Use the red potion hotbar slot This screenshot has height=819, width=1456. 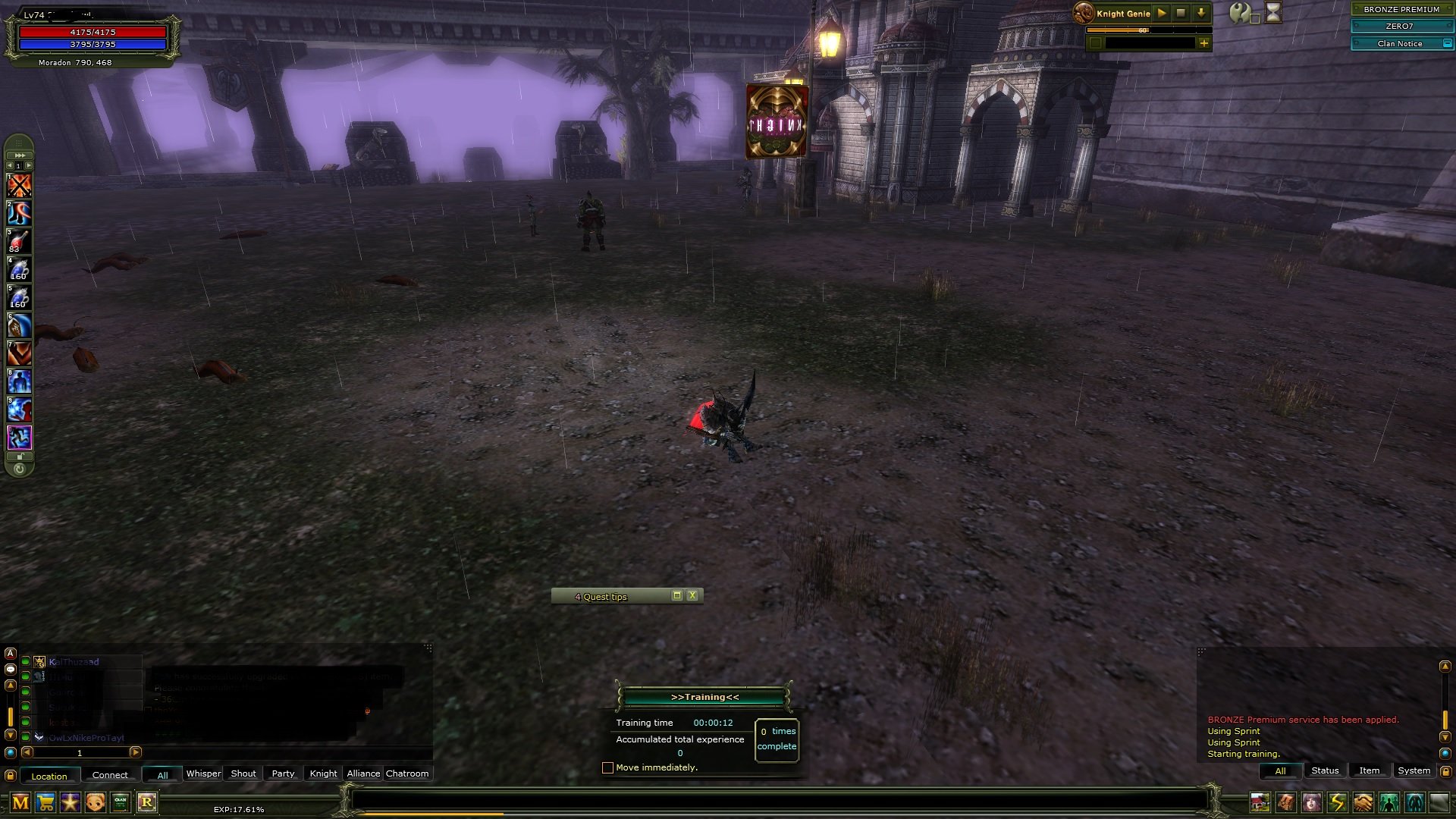tap(19, 241)
